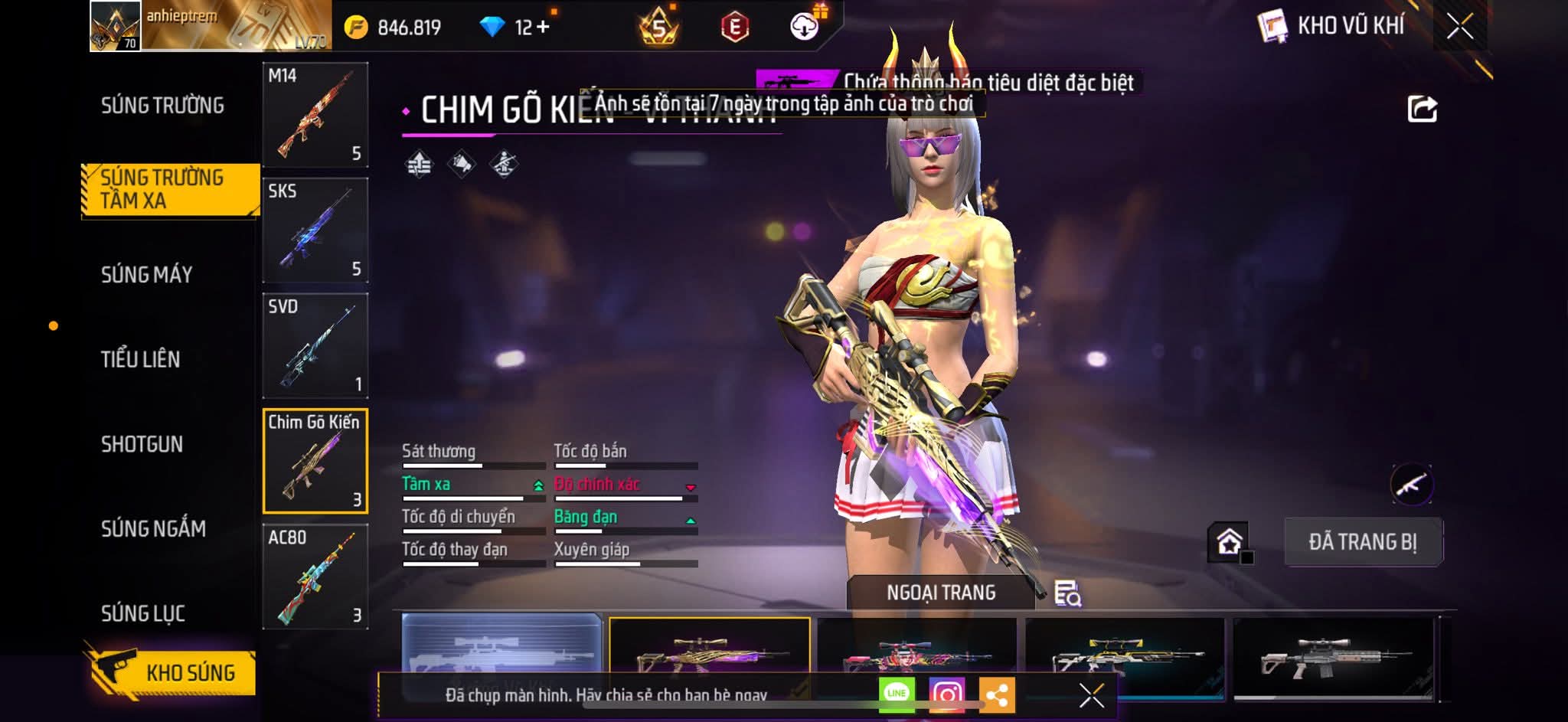1568x722 pixels.
Task: Select the SVD weapon tile
Action: point(315,346)
